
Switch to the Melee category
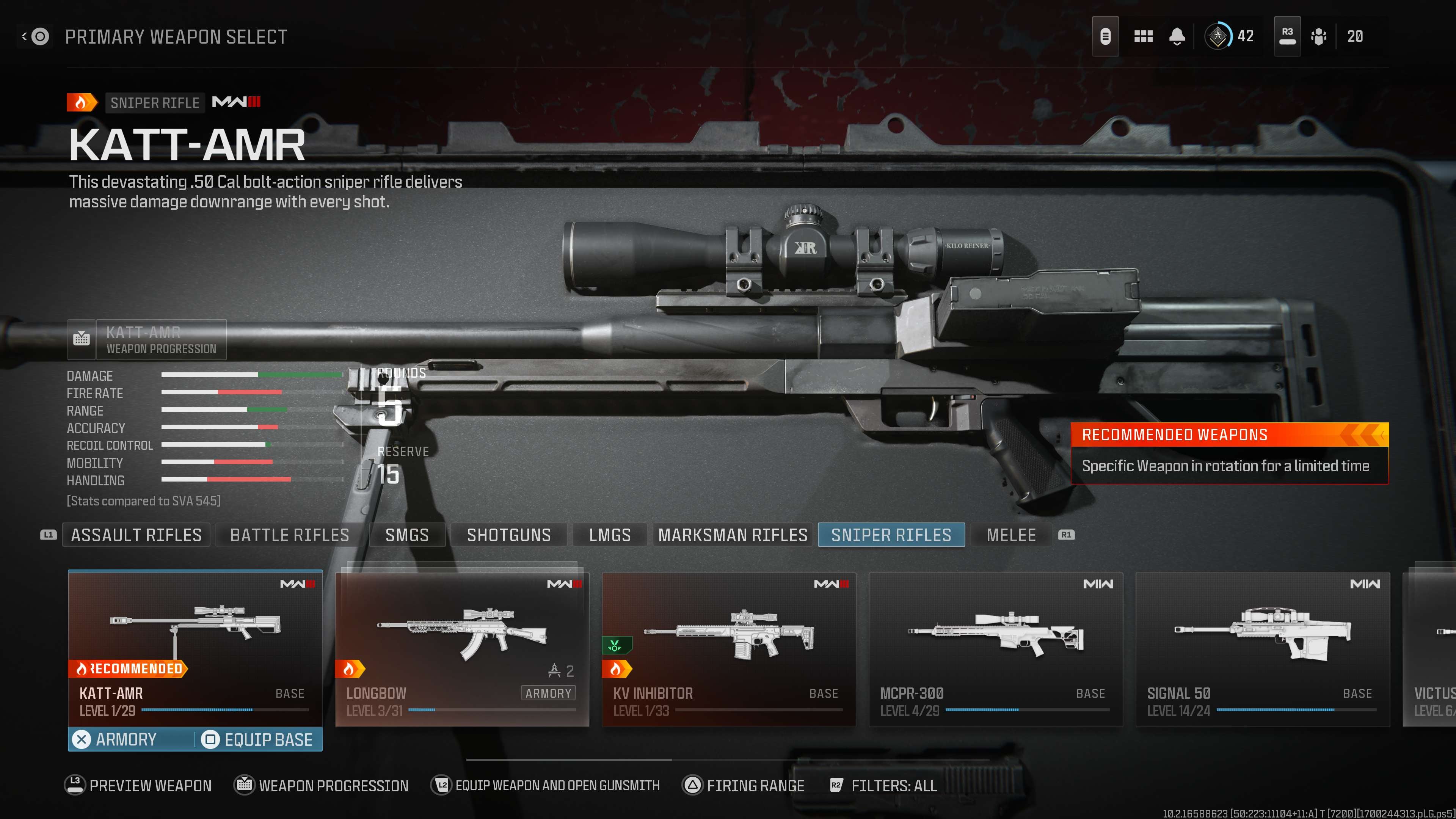point(1011,535)
